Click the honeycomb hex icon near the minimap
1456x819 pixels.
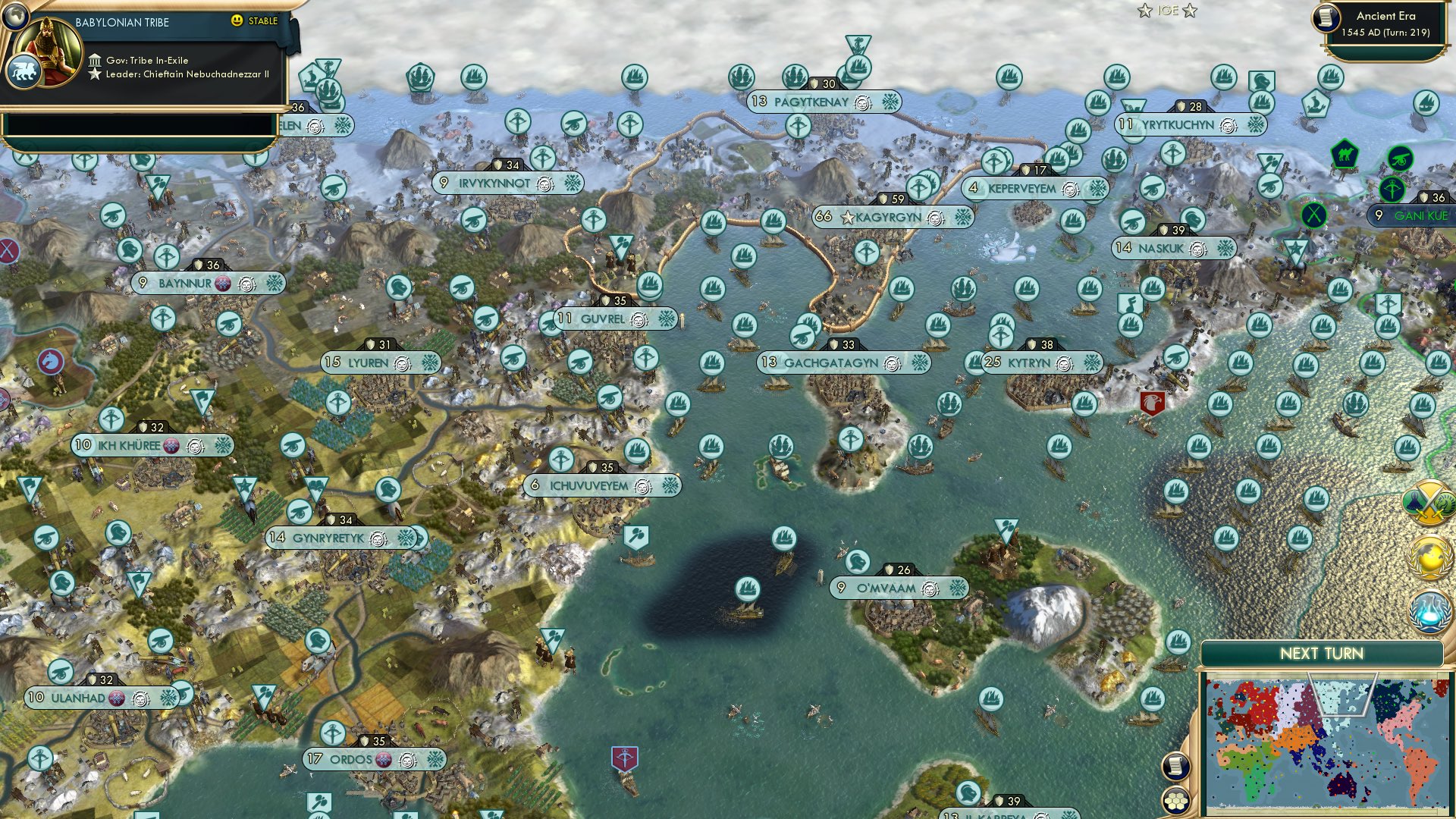(x=1176, y=799)
